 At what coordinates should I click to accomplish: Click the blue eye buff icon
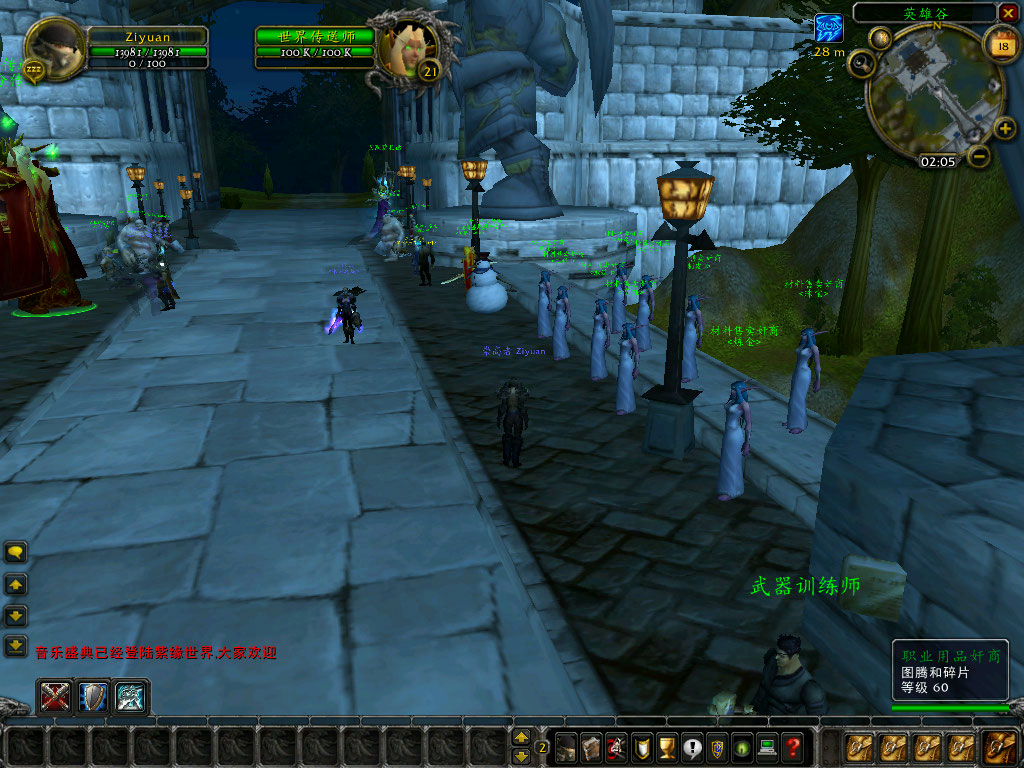pos(829,28)
